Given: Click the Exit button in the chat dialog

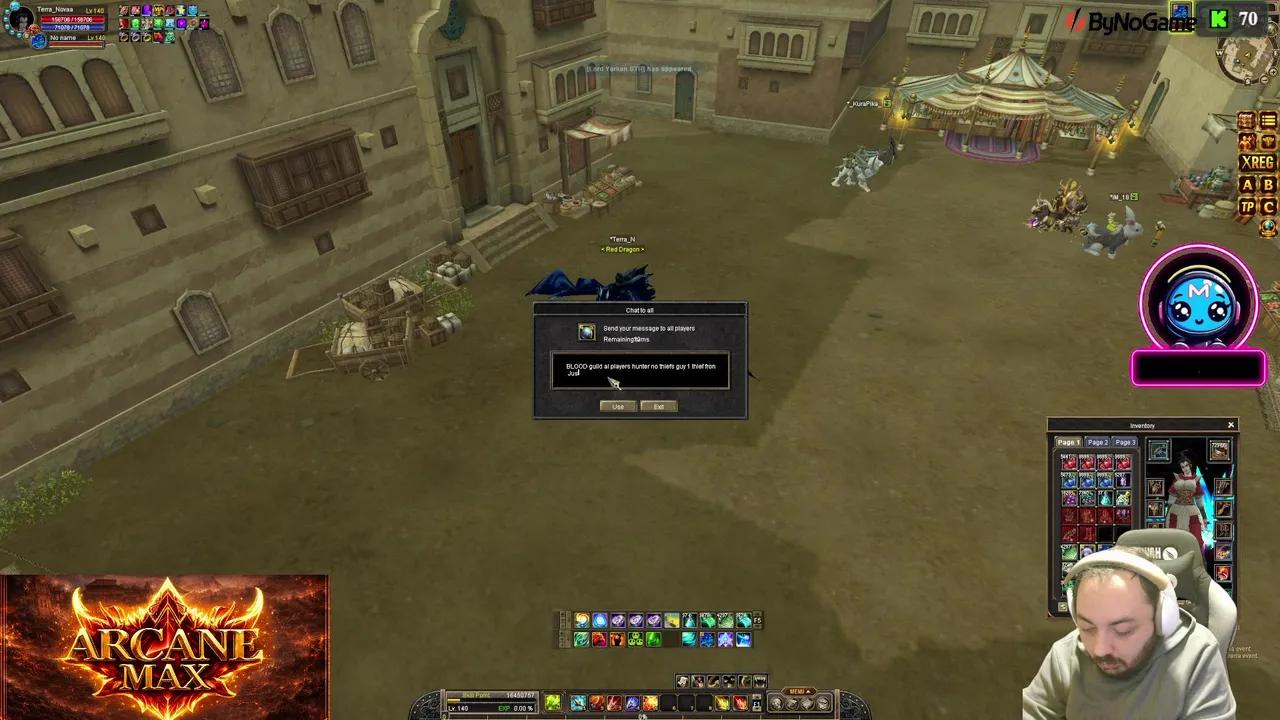Looking at the screenshot, I should click(x=657, y=406).
